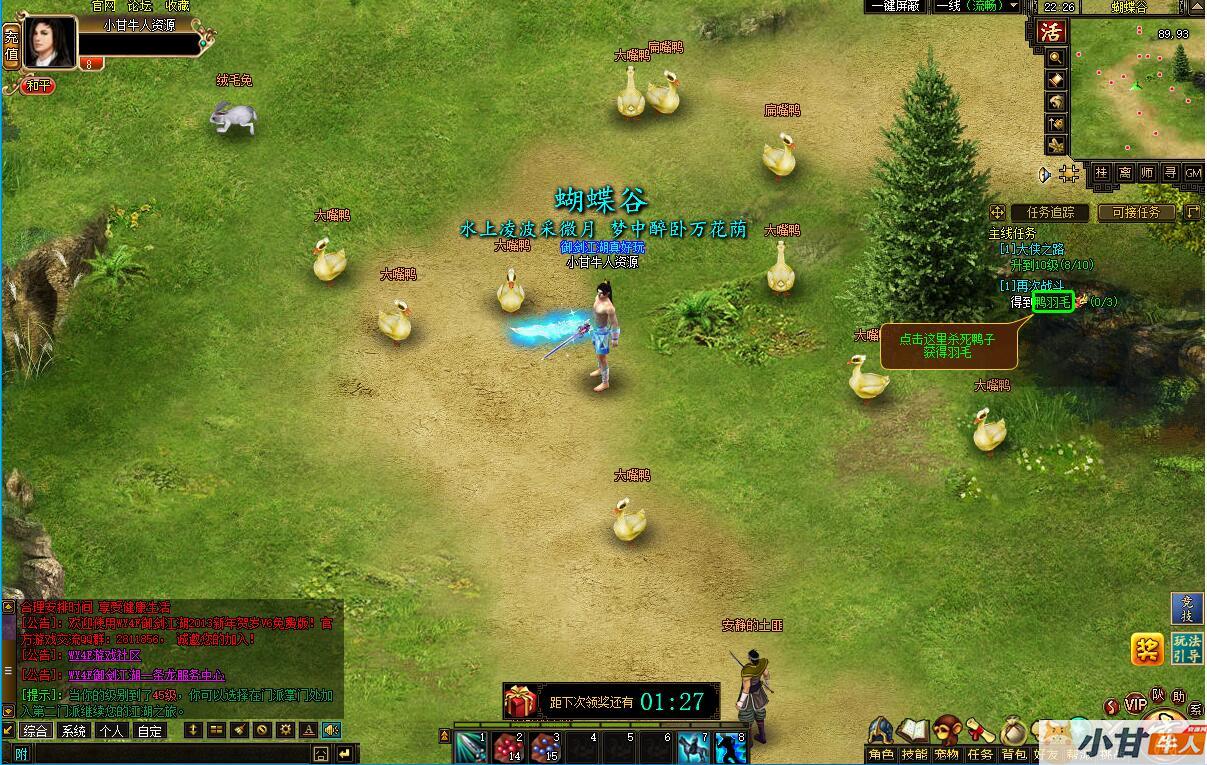Screen dimensions: 1207x765
Task: Click the player portrait avatar
Action: [50, 42]
